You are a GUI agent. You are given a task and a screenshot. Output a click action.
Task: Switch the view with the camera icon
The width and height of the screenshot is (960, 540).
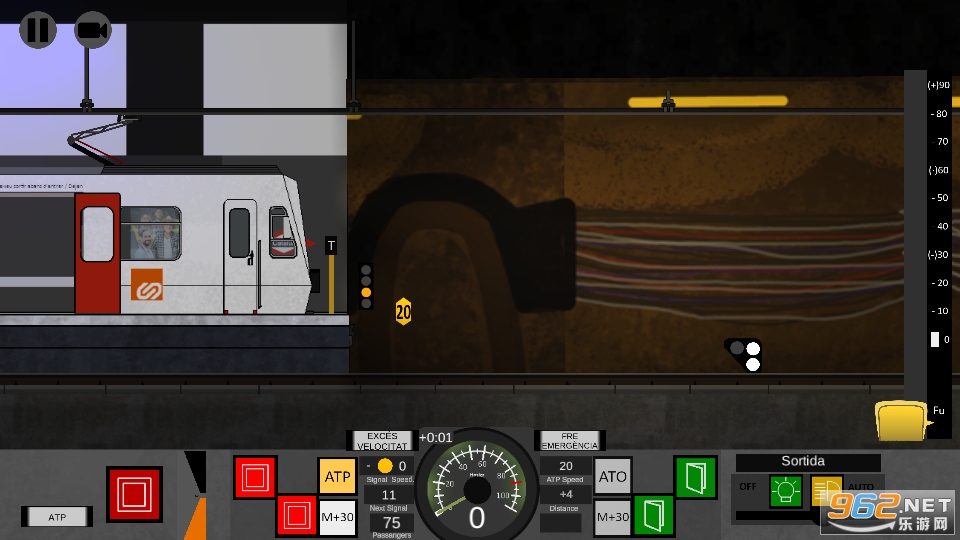click(93, 30)
